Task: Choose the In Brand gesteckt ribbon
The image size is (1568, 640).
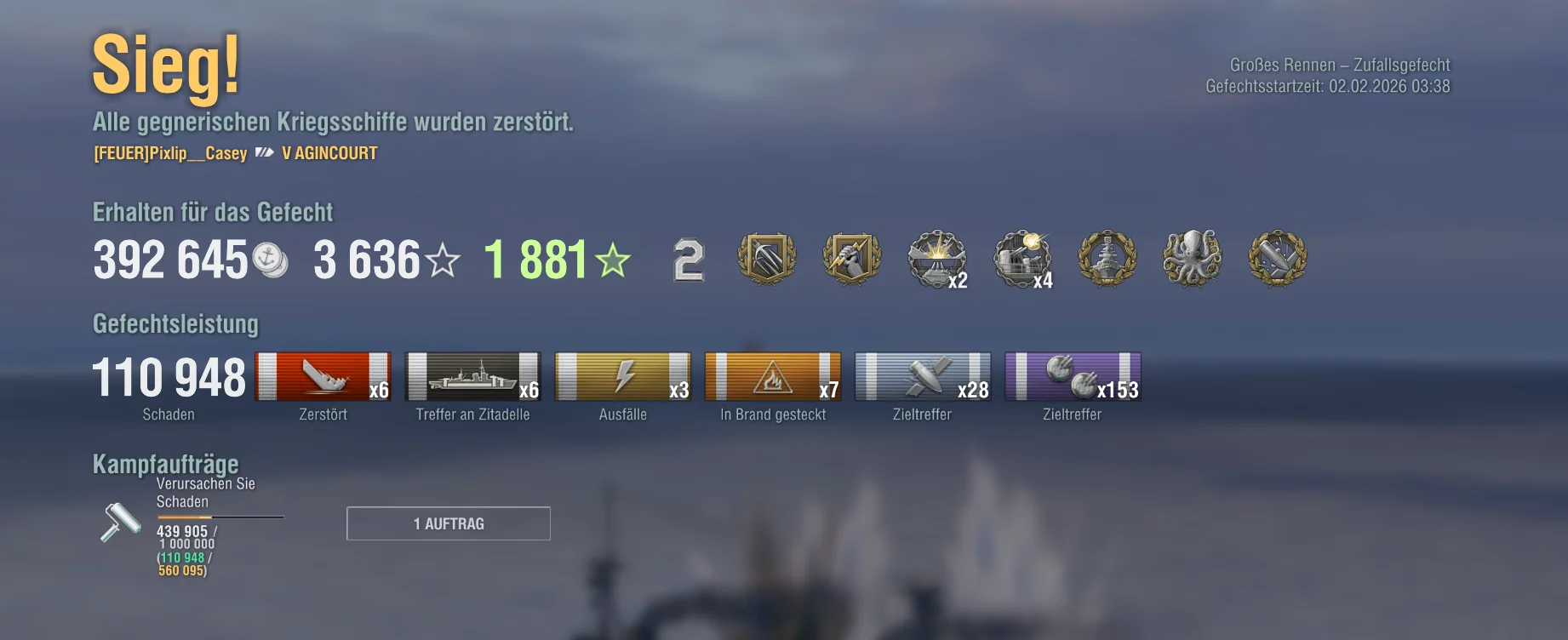Action: click(773, 376)
